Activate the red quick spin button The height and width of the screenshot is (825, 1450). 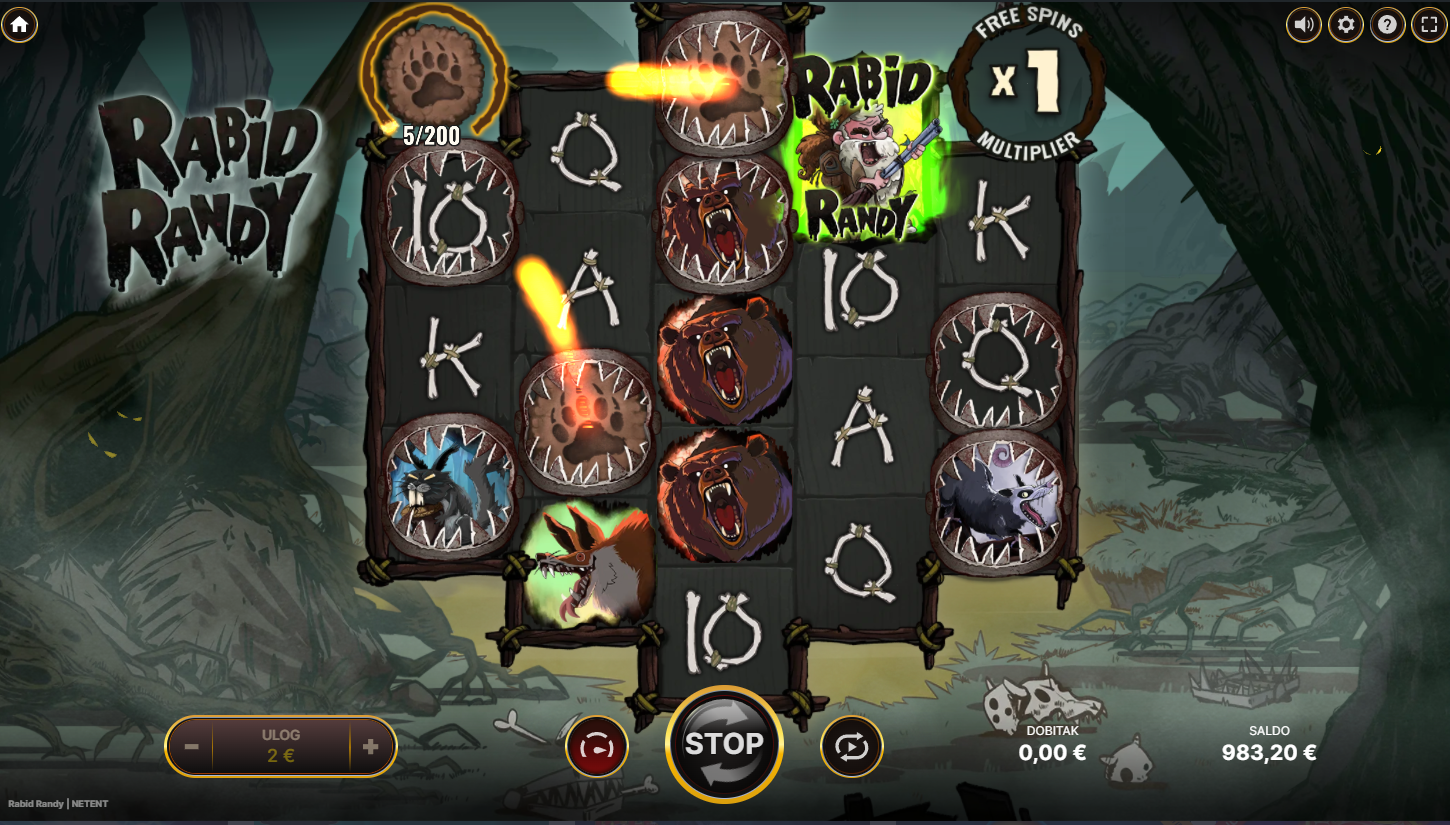tap(597, 746)
